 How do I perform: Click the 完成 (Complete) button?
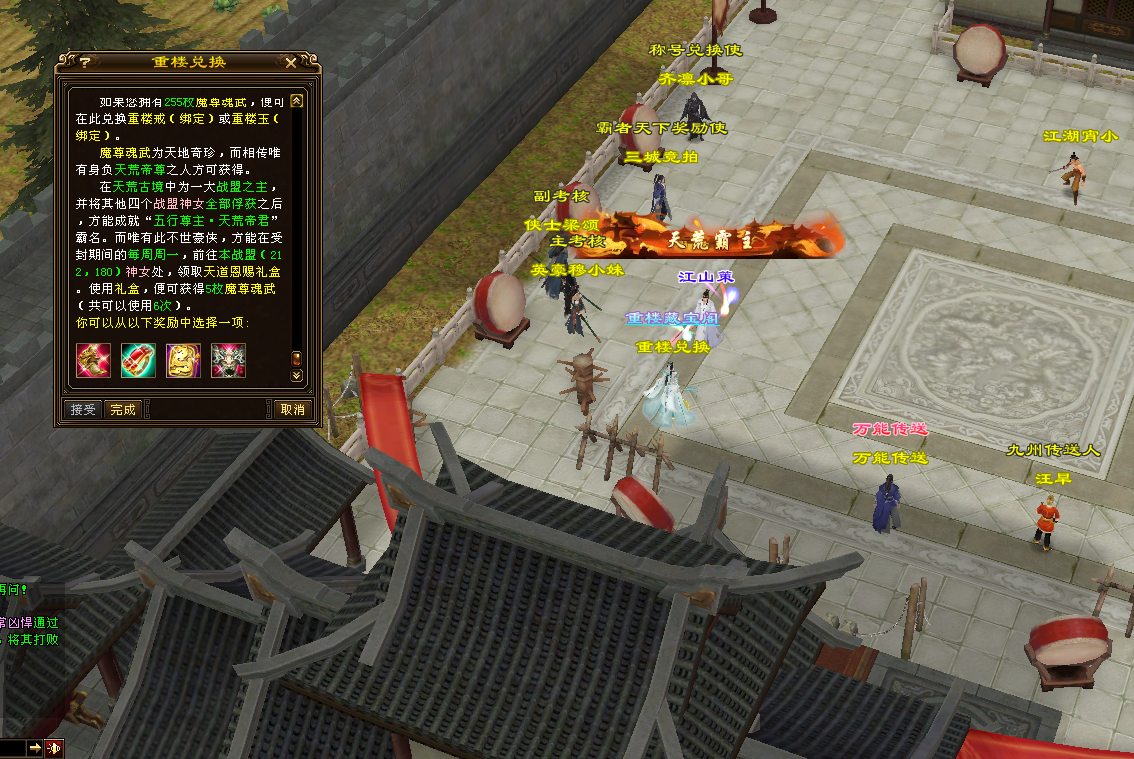(123, 409)
